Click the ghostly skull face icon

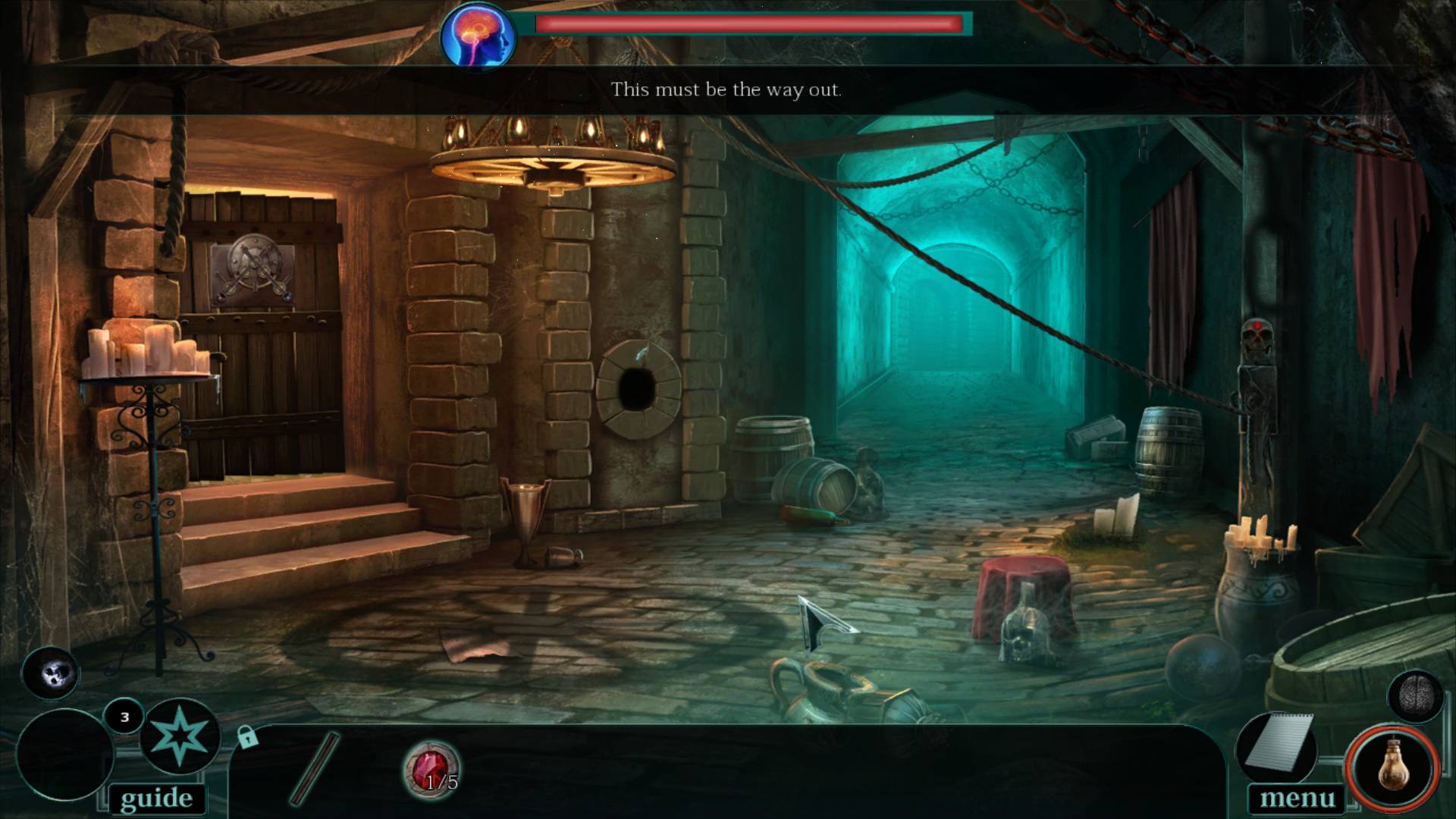coord(51,673)
